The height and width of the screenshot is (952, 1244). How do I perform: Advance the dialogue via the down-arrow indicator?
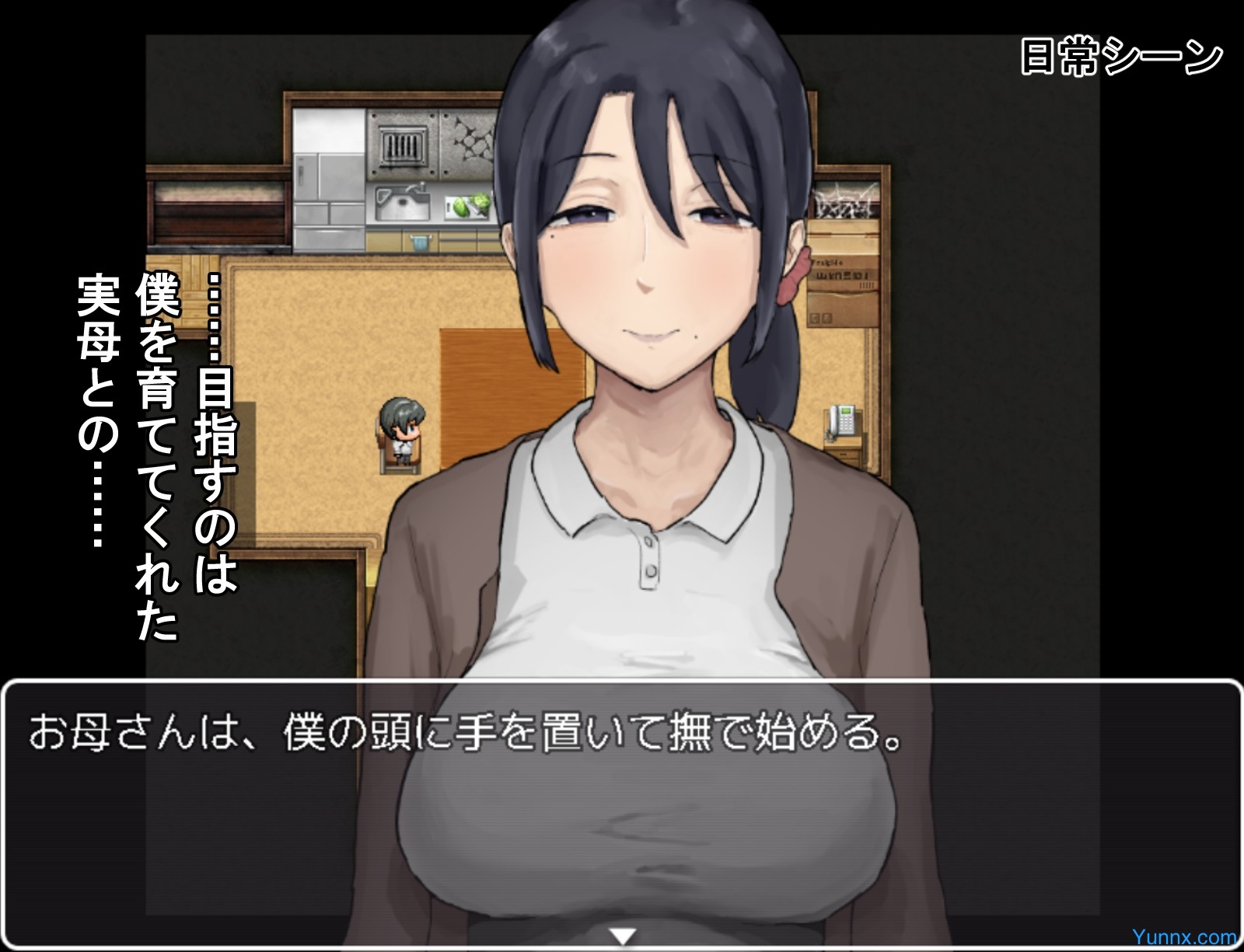pos(622,935)
